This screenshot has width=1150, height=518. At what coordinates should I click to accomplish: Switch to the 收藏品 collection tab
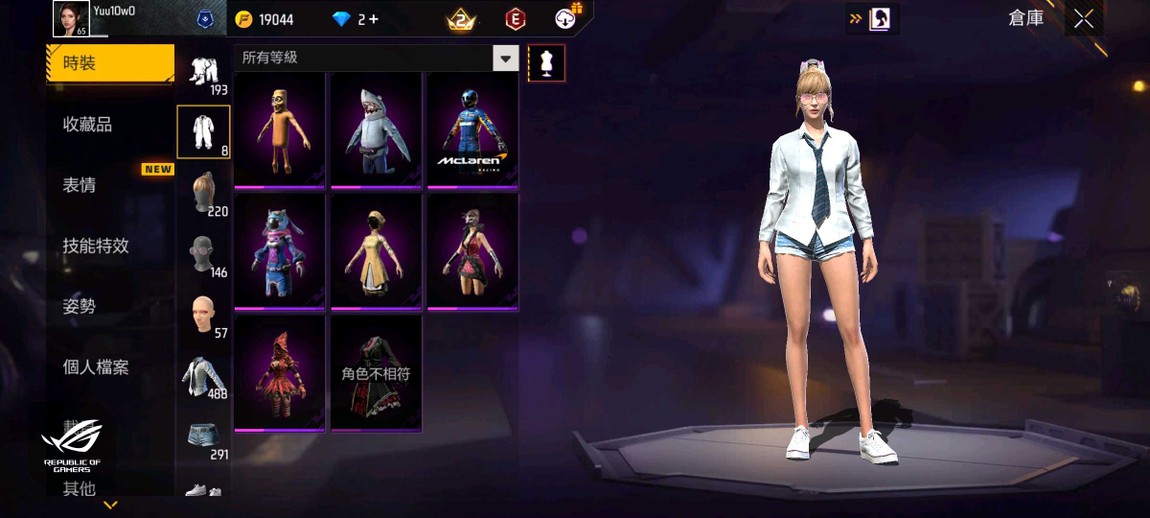click(x=88, y=124)
